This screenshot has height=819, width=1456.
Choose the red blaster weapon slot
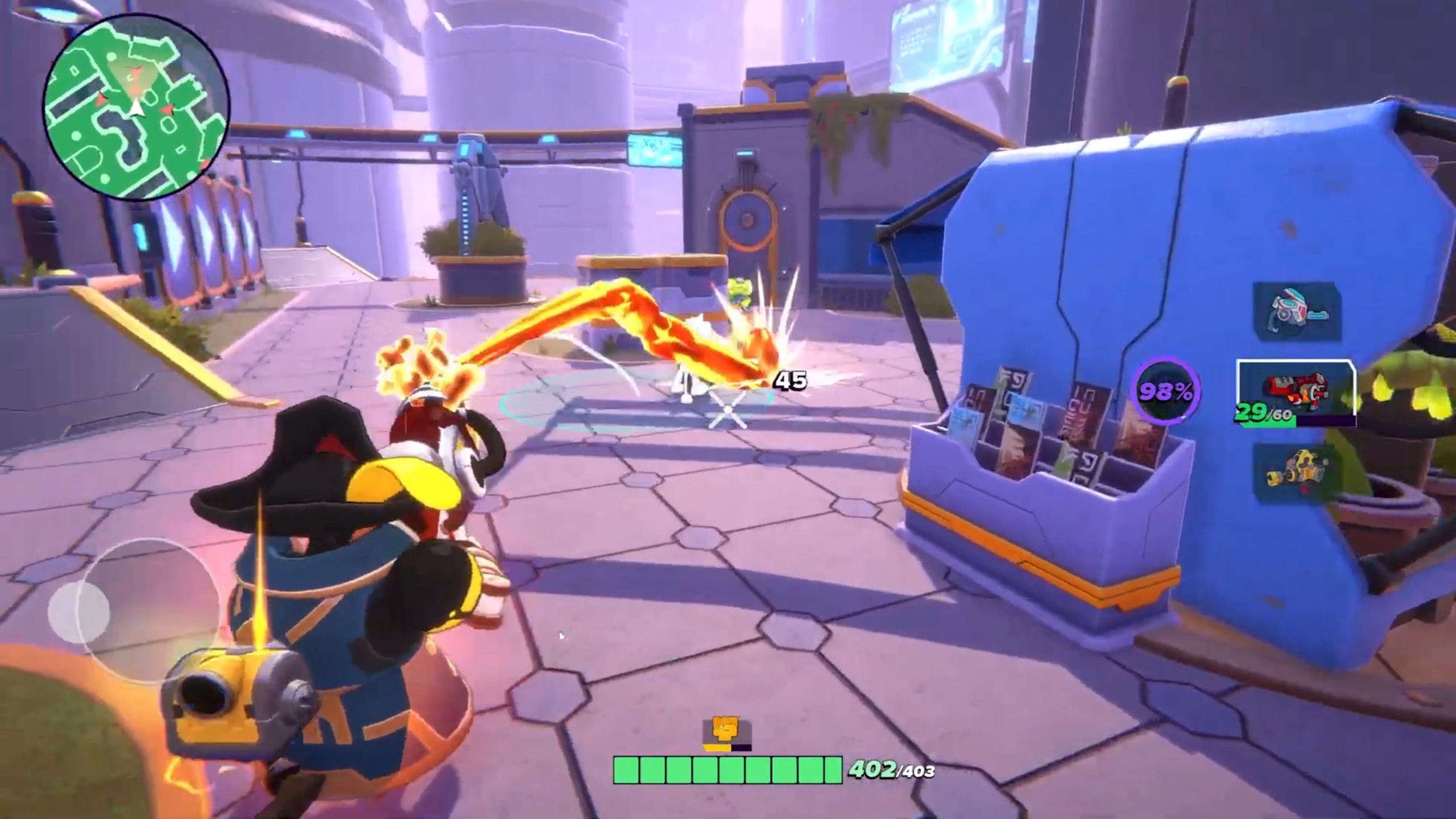[x=1296, y=391]
